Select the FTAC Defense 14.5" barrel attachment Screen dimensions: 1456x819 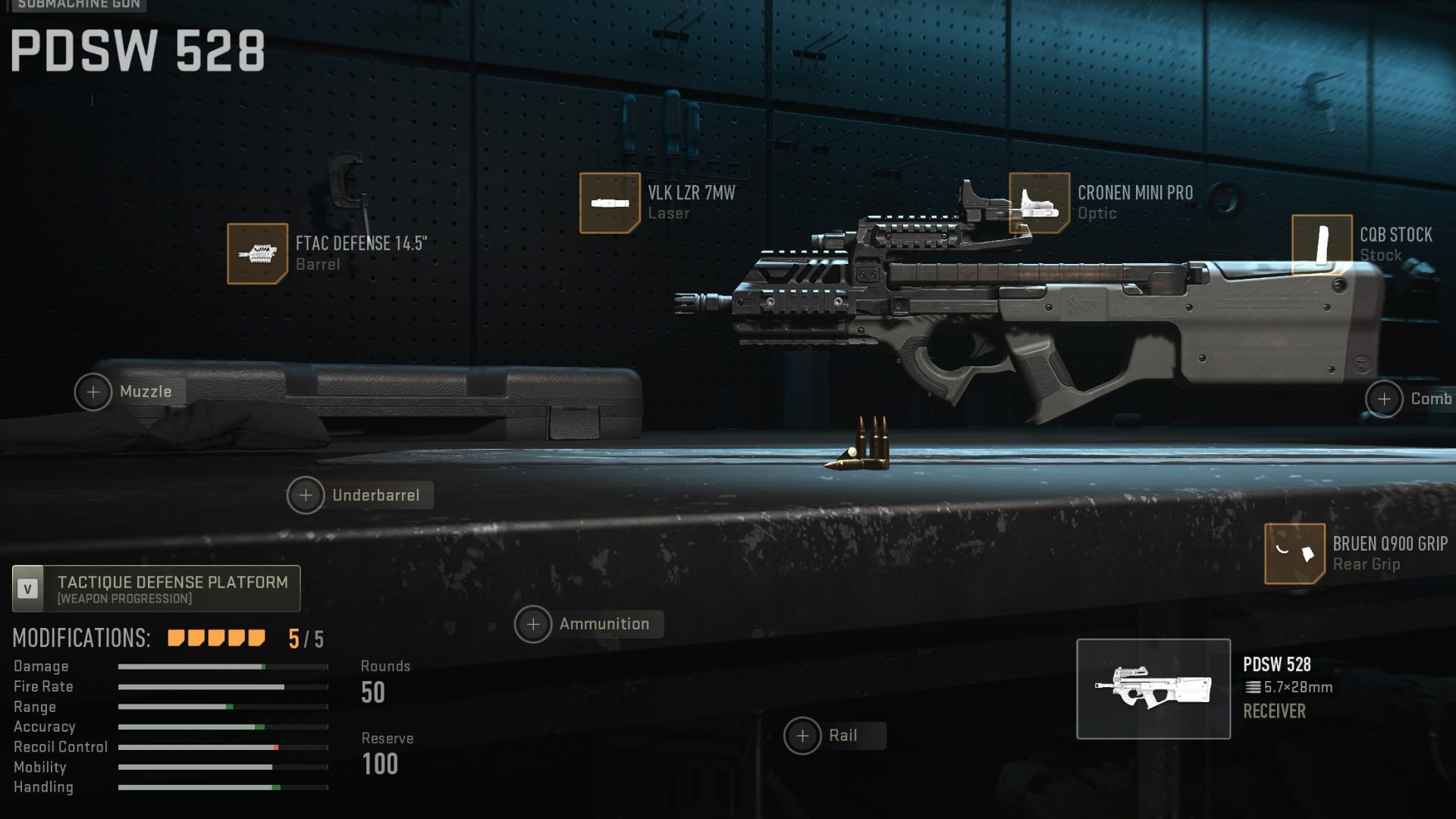tap(258, 253)
